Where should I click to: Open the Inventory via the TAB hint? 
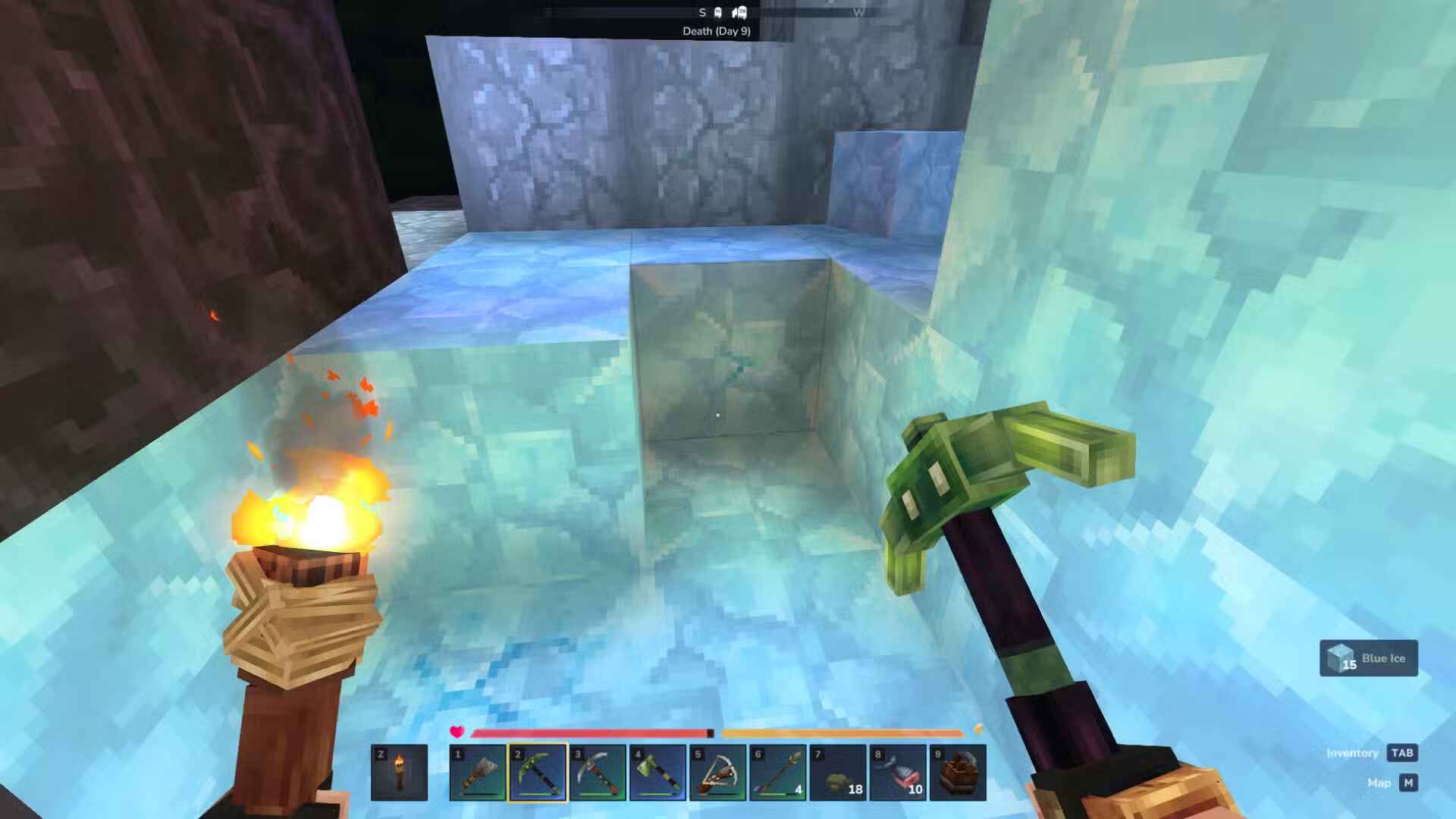point(1404,752)
